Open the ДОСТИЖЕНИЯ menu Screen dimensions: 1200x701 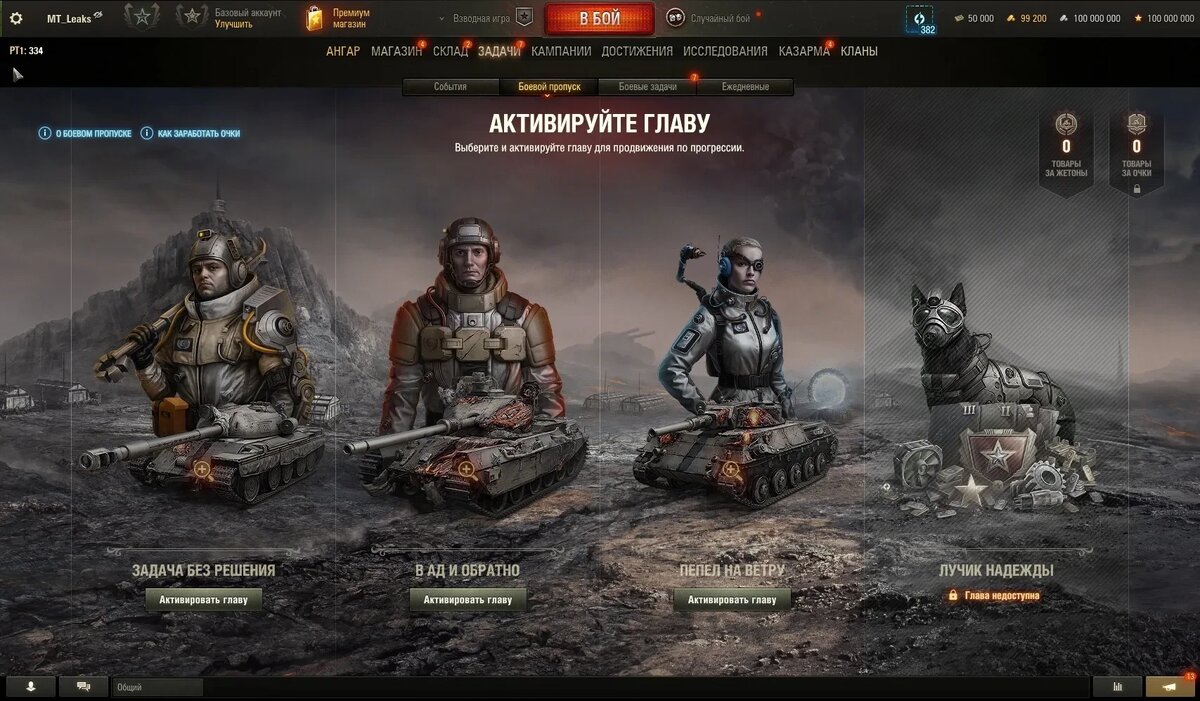coord(637,51)
